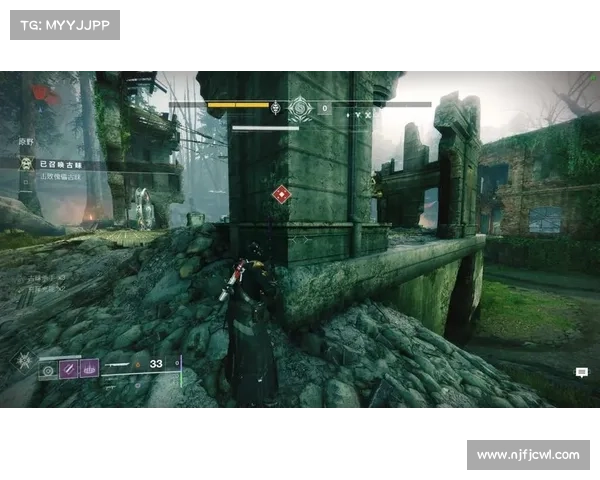The width and height of the screenshot is (600, 480).
Task: Open the www.njfjcwl.com watermark link
Action: 528,455
